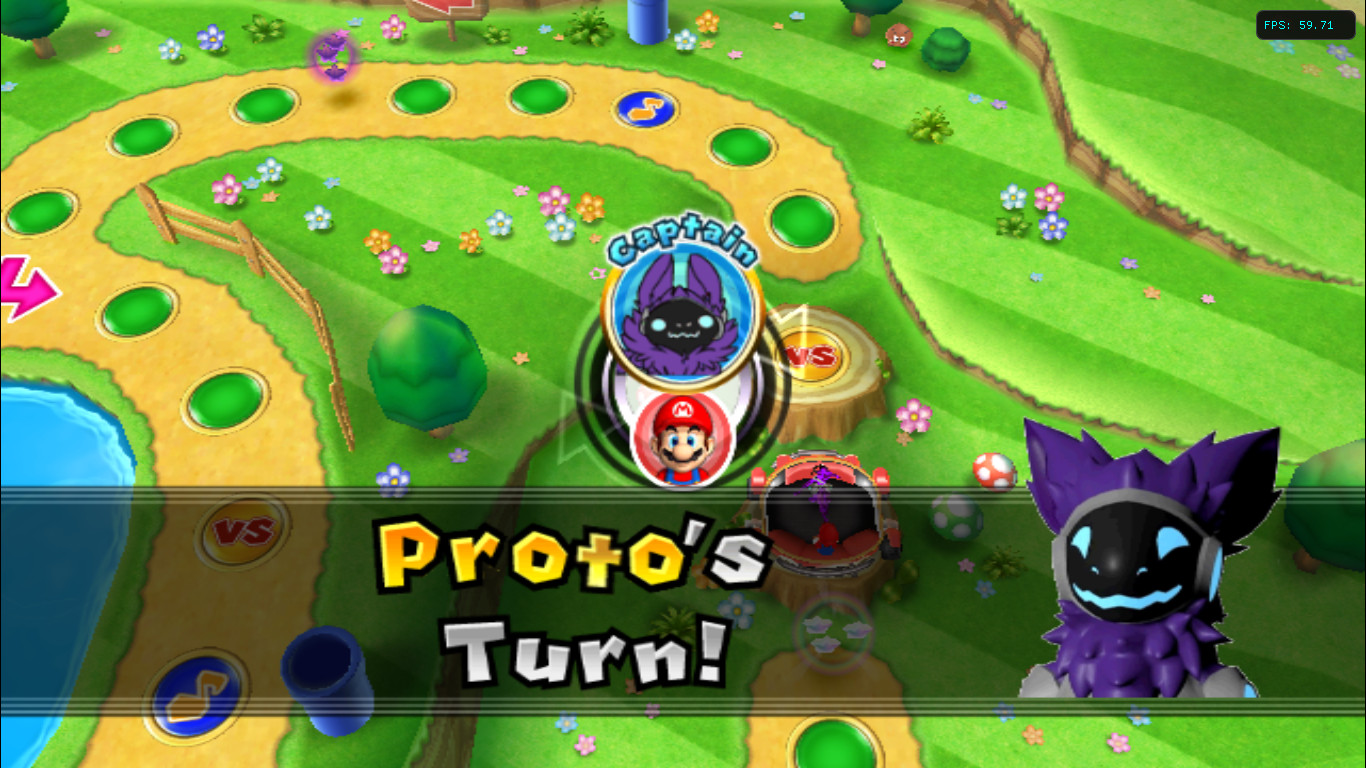Click the FPS counter in the top right
Viewport: 1366px width, 768px height.
pos(1305,24)
